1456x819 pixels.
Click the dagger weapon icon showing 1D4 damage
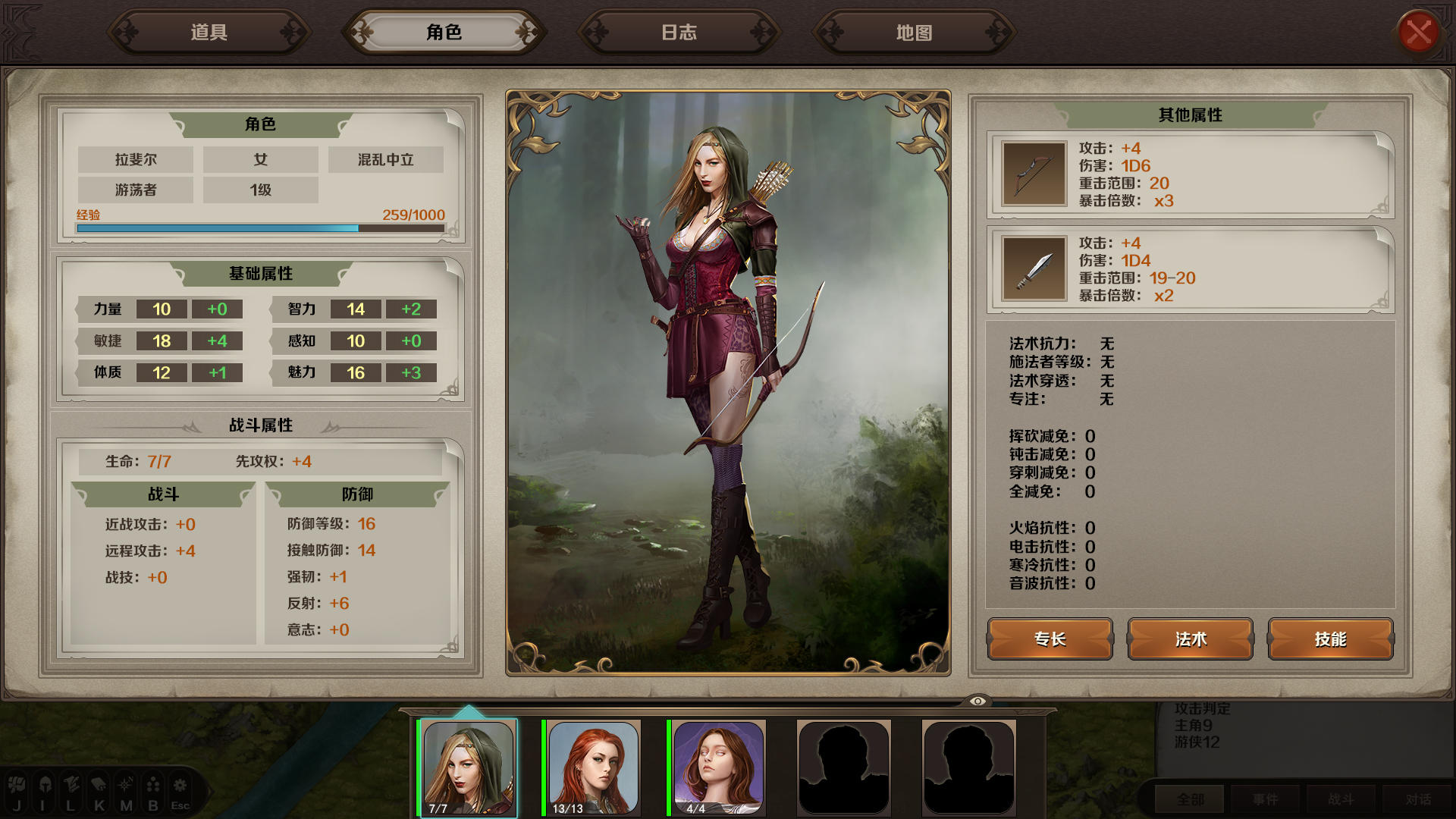tap(1034, 269)
